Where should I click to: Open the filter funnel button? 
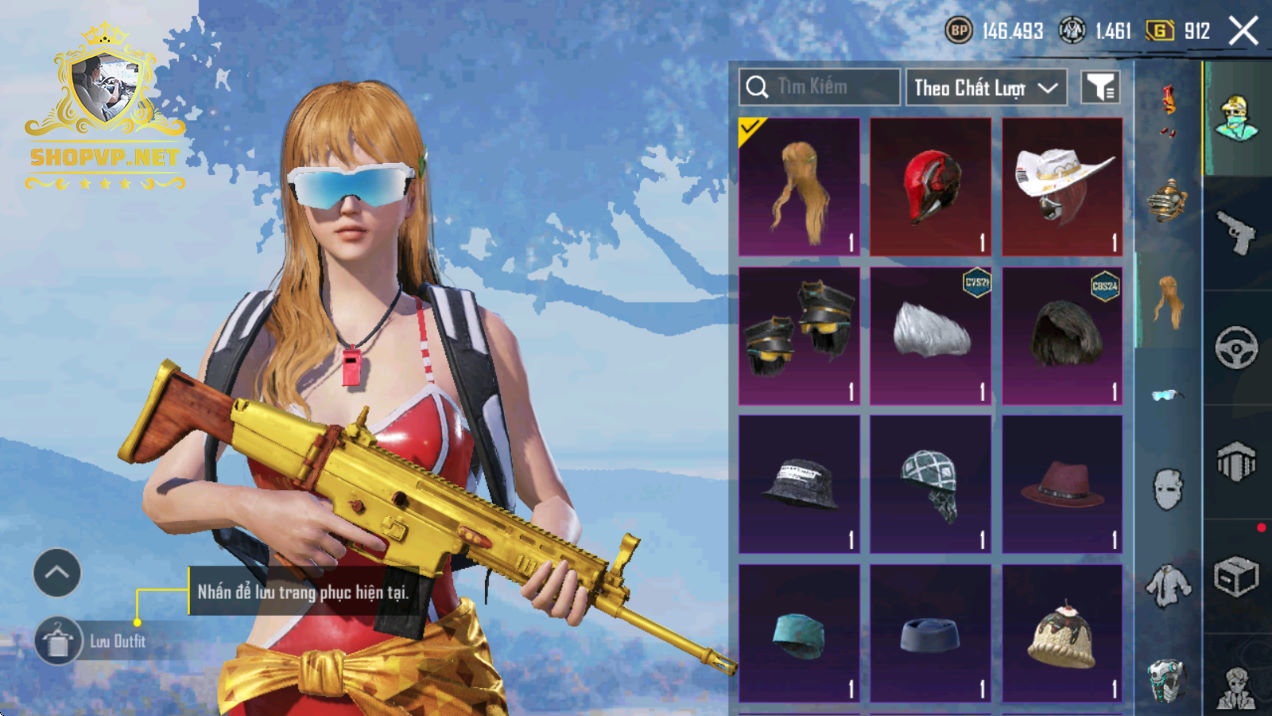click(x=1100, y=88)
